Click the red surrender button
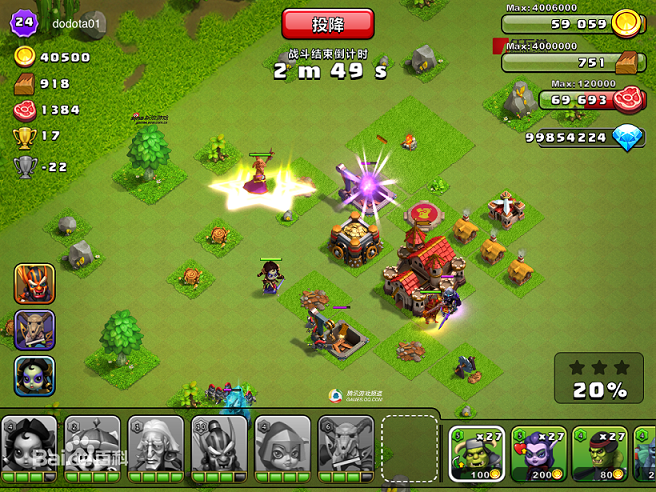 pos(328,24)
